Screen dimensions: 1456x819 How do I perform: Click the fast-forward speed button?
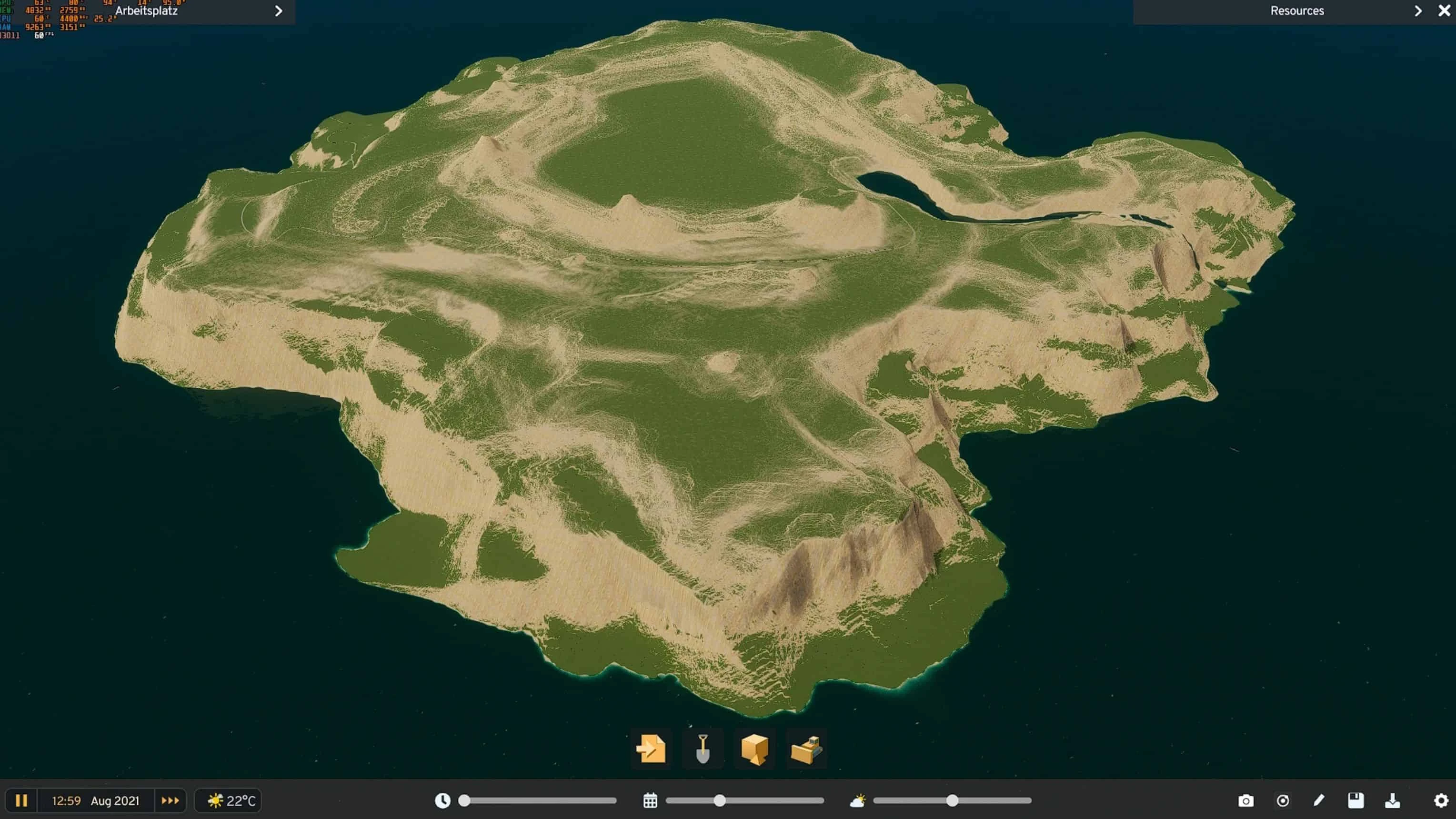tap(170, 800)
